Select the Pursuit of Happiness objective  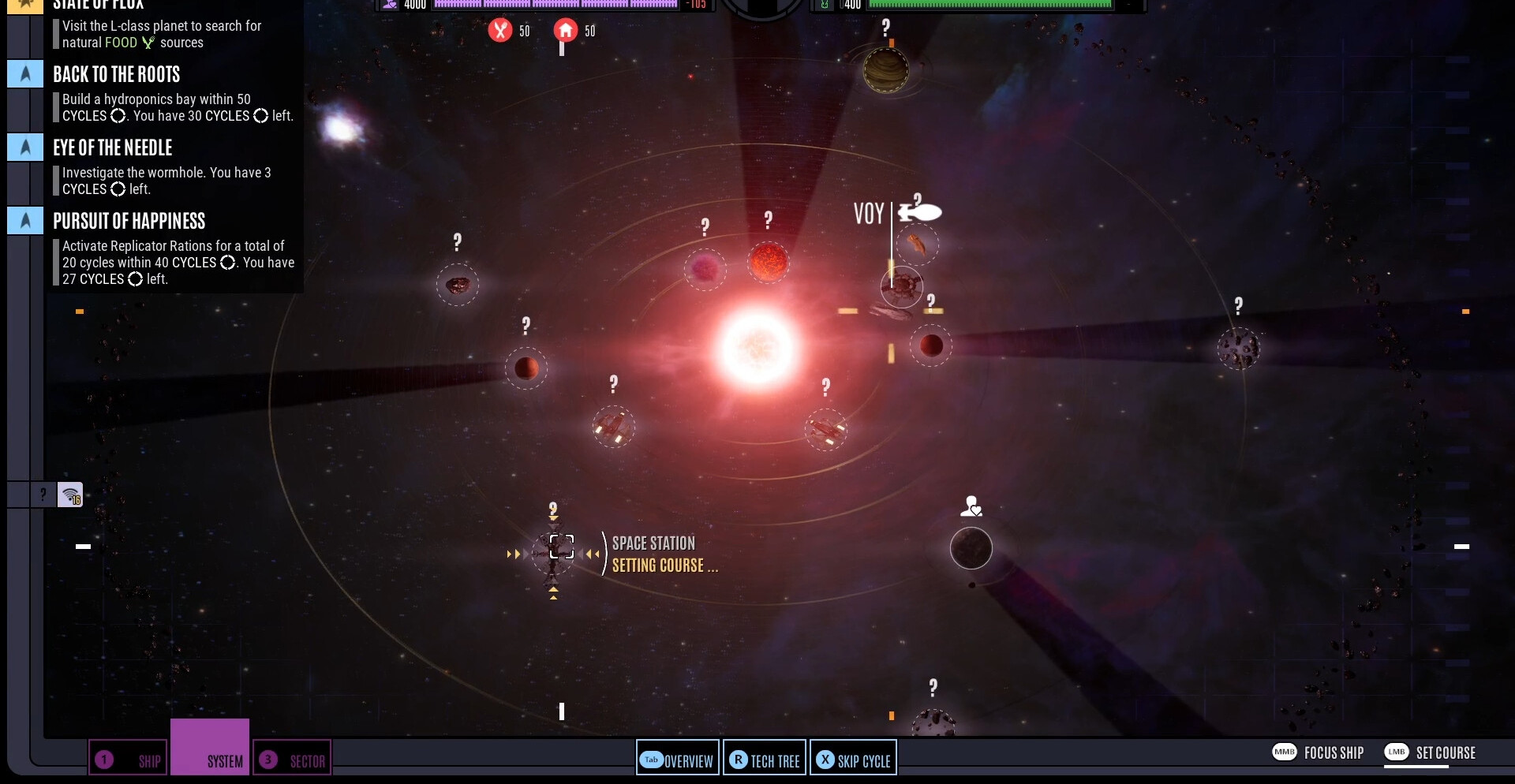click(129, 222)
